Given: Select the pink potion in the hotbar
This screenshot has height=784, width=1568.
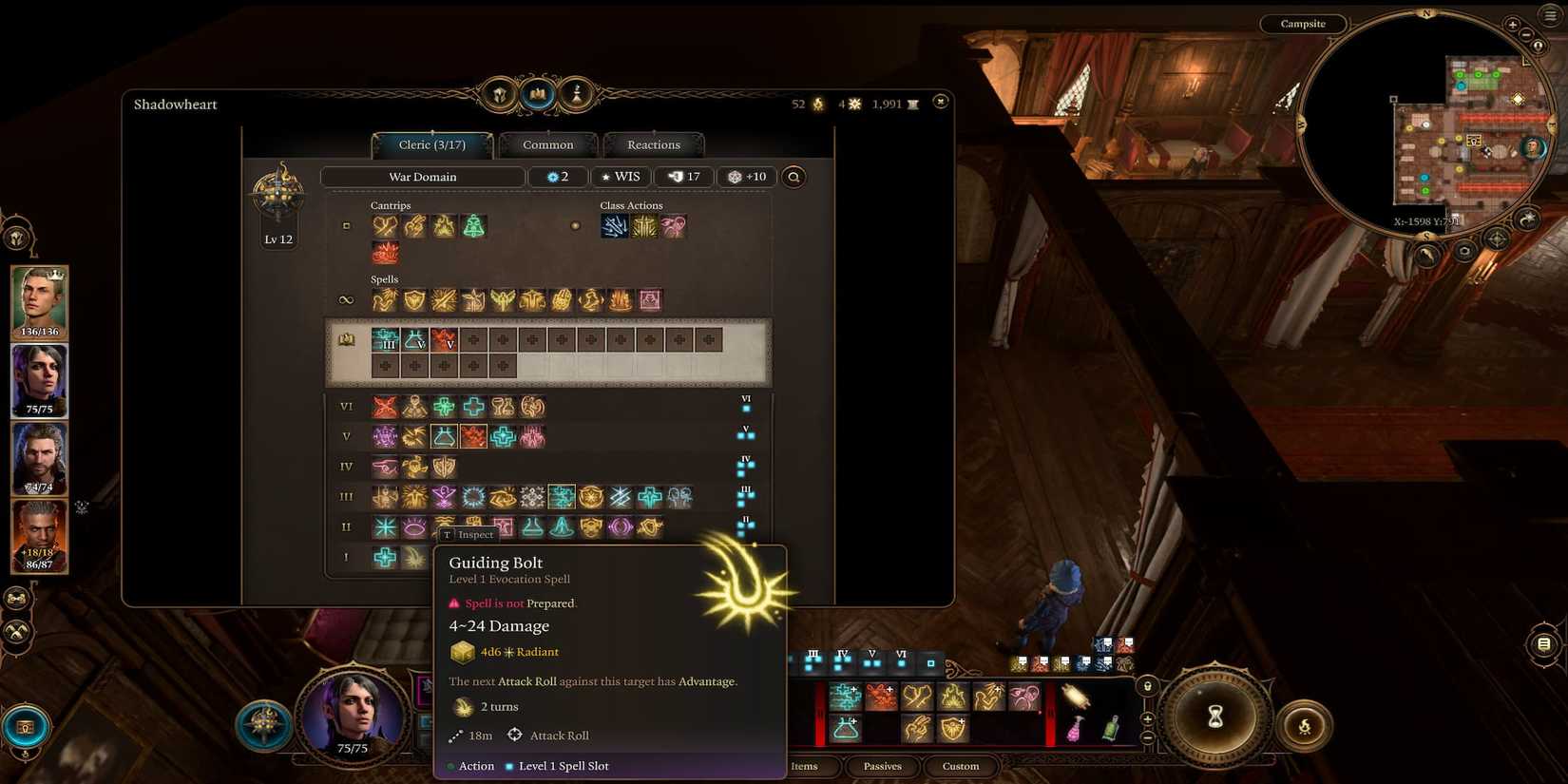Looking at the screenshot, I should [1074, 729].
